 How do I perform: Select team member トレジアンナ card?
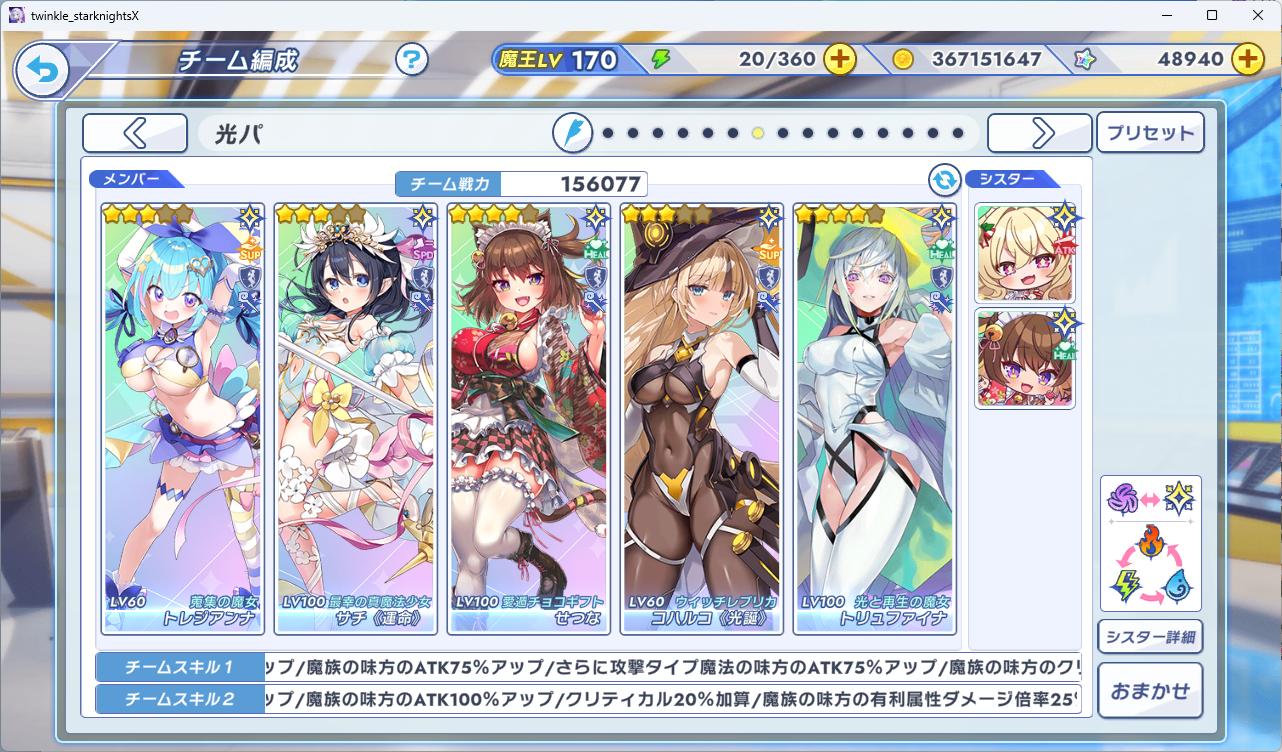(182, 420)
